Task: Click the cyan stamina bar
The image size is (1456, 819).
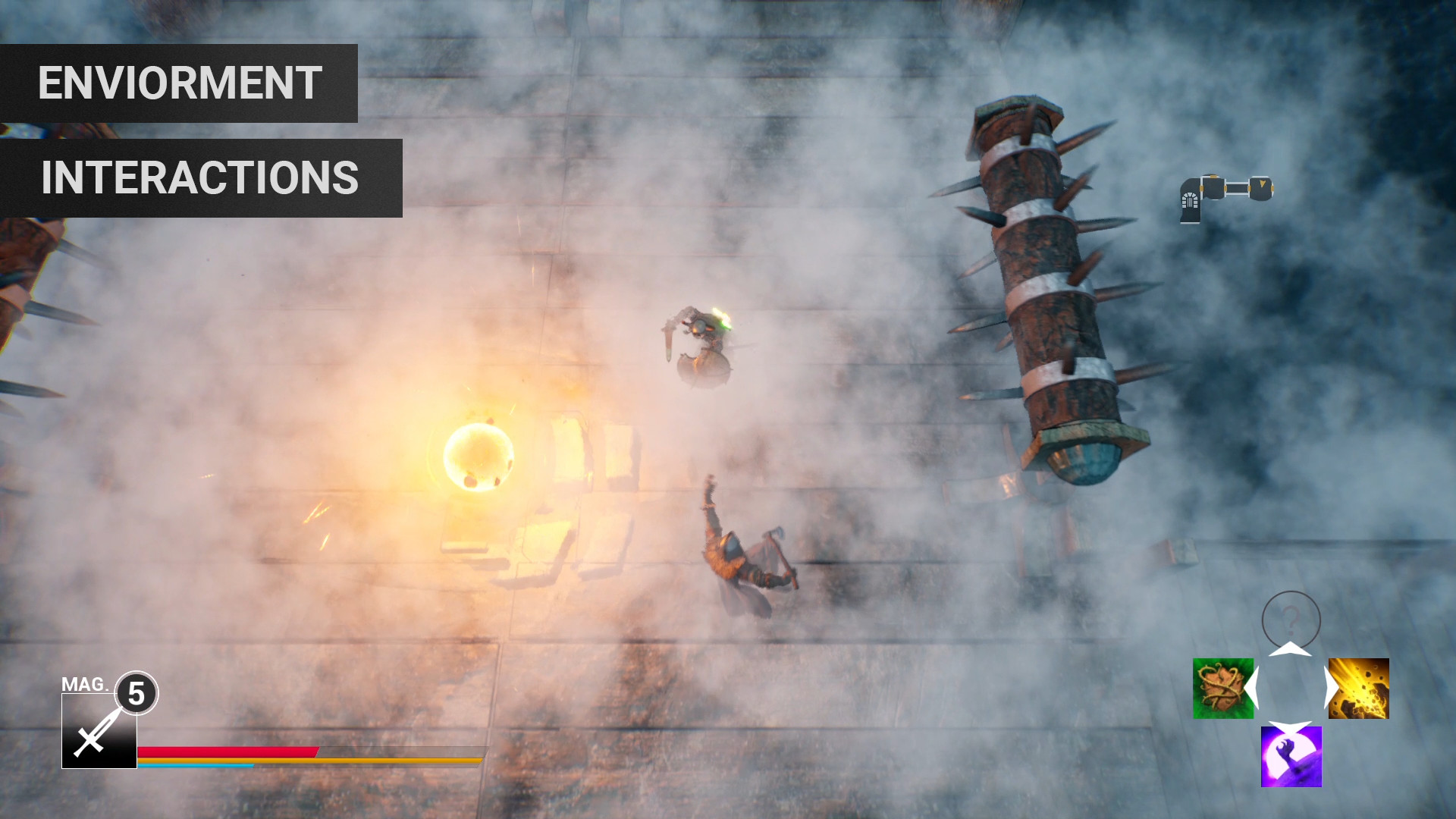Action: tap(193, 765)
